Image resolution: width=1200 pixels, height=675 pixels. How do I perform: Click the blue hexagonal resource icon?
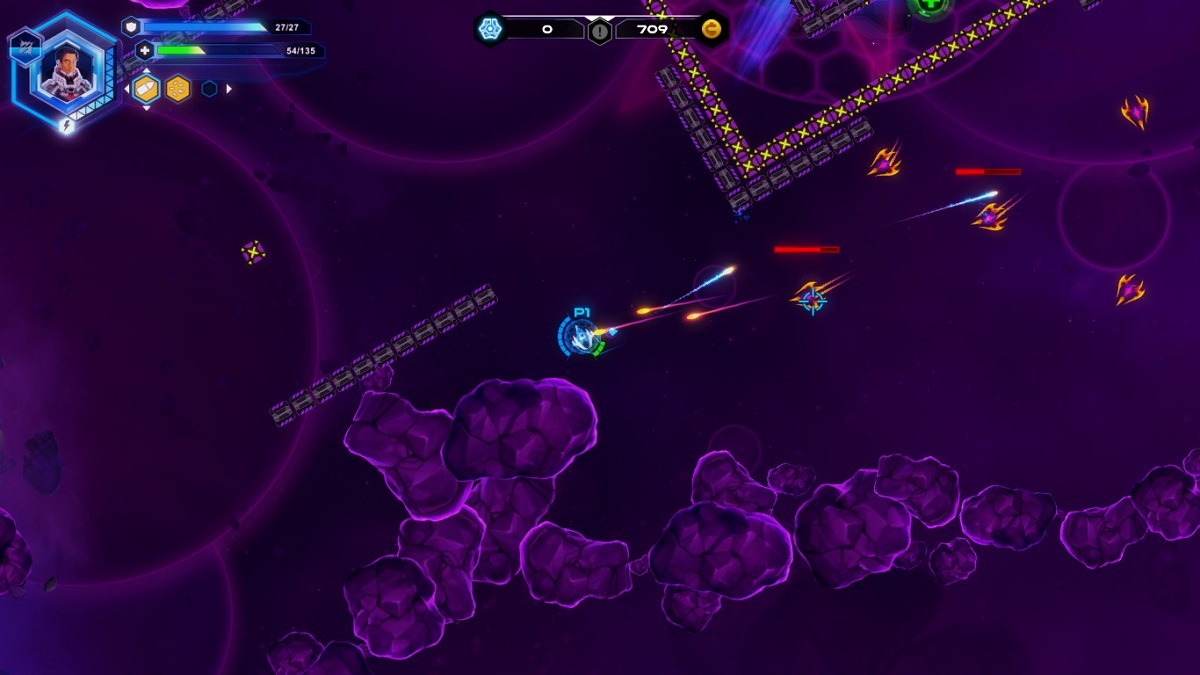click(x=489, y=29)
